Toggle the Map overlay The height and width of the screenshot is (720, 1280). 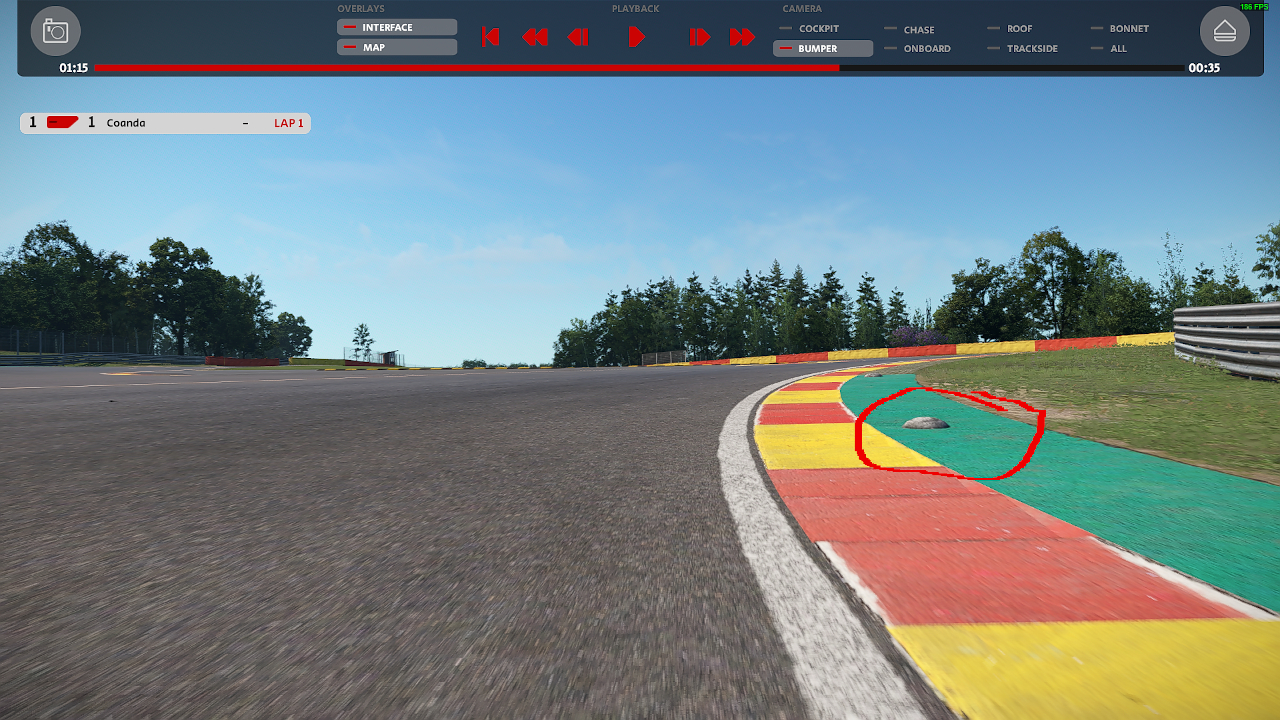click(x=397, y=47)
